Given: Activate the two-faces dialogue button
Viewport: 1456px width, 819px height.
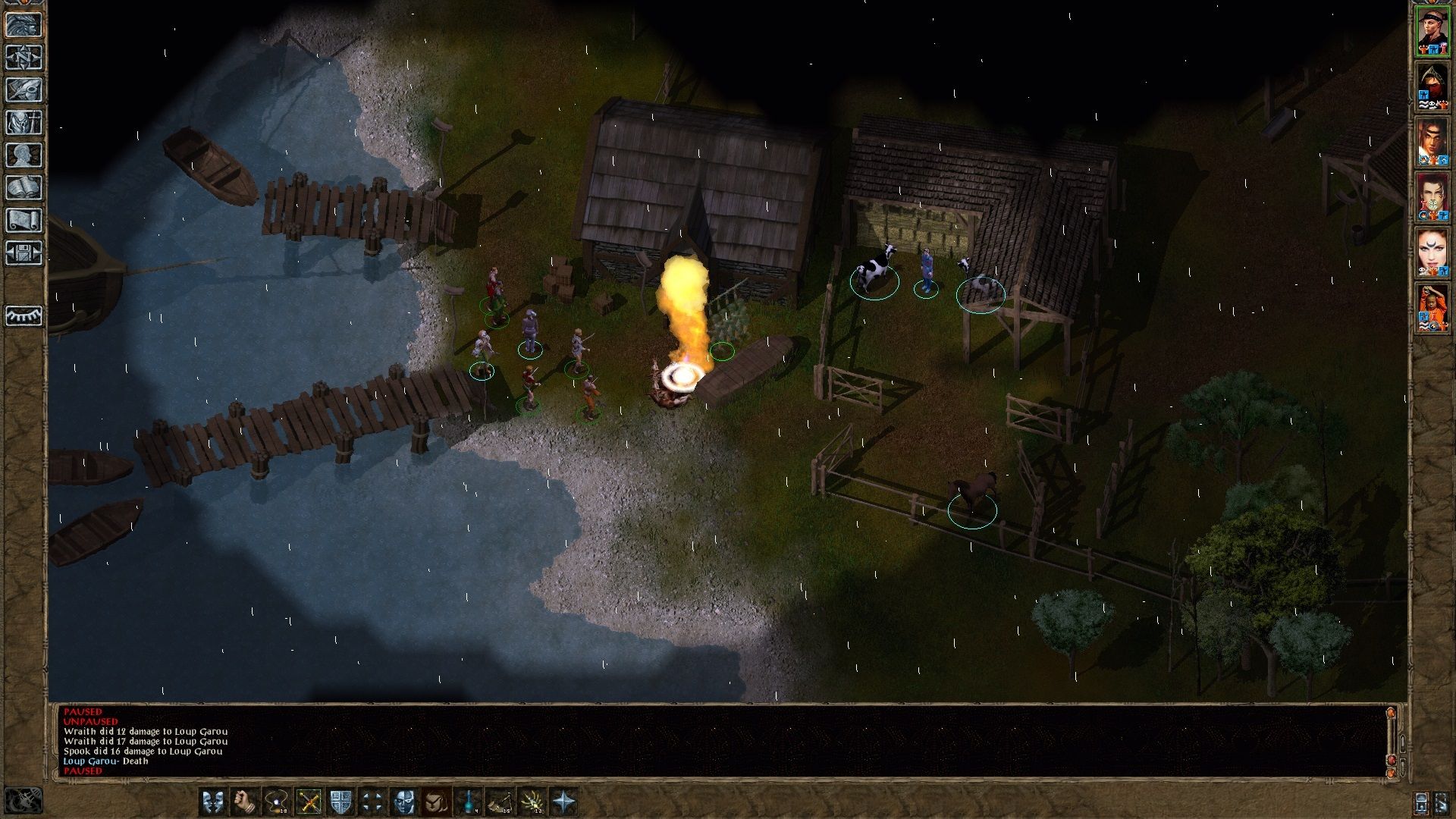Looking at the screenshot, I should click(213, 802).
